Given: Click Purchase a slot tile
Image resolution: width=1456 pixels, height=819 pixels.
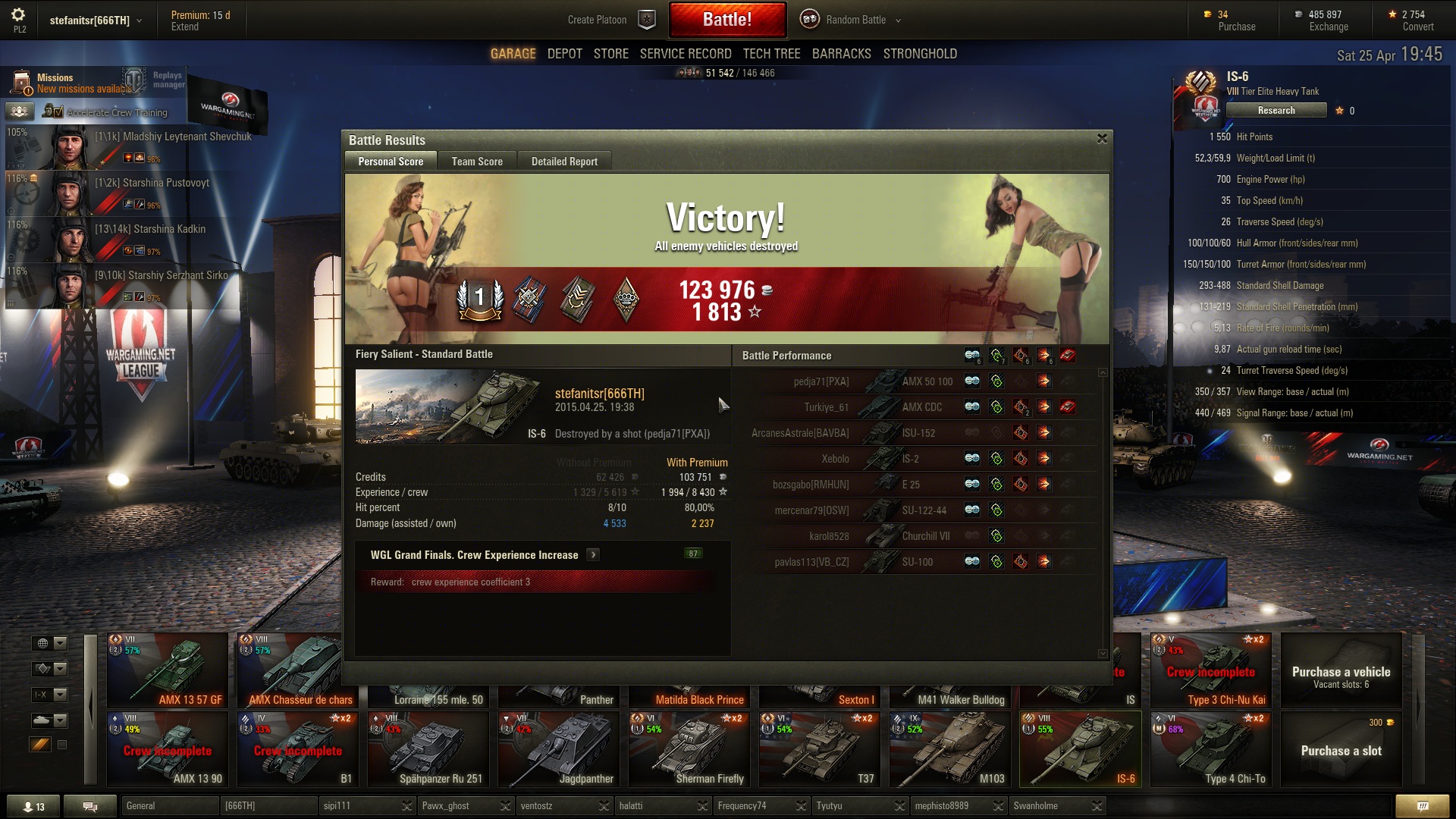Looking at the screenshot, I should 1341,749.
